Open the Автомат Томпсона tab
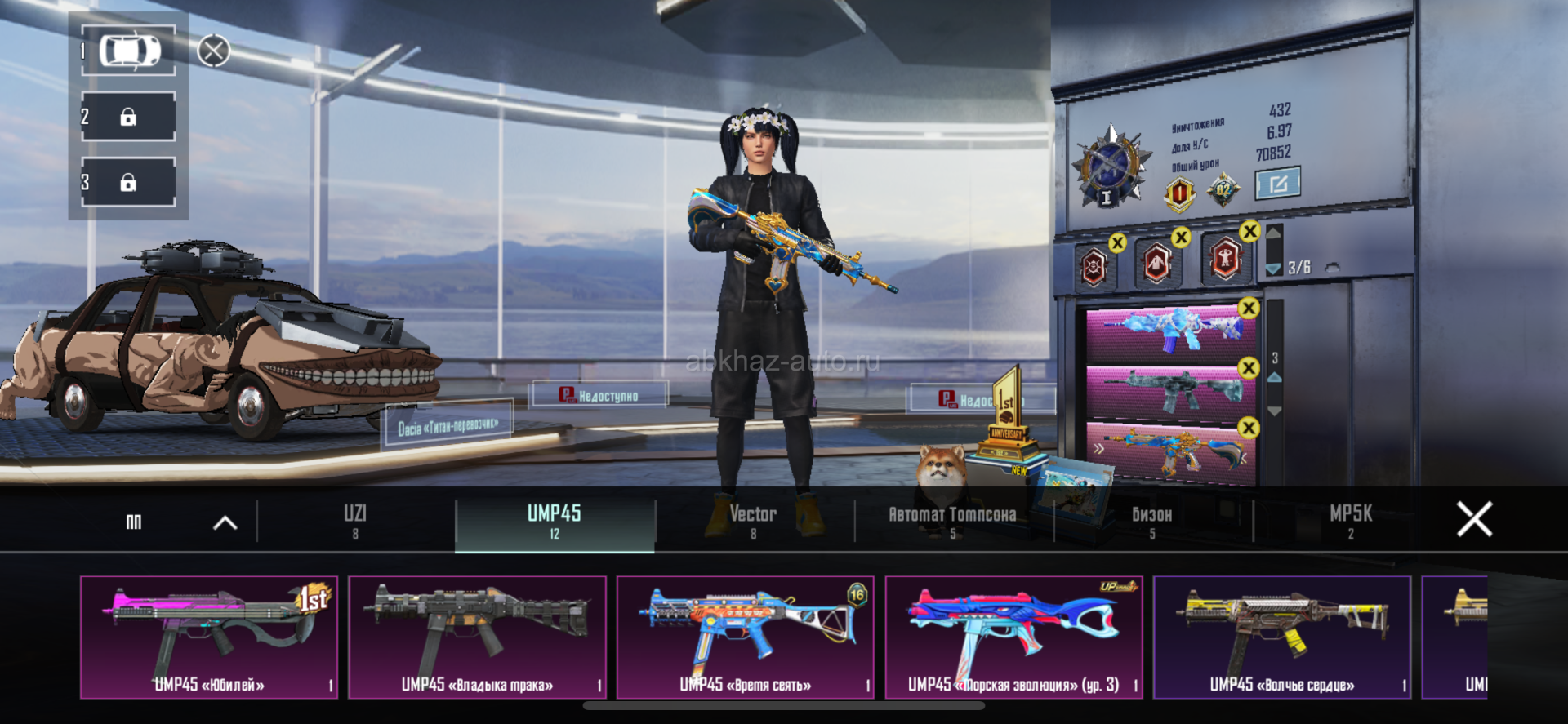1568x724 pixels. [952, 521]
